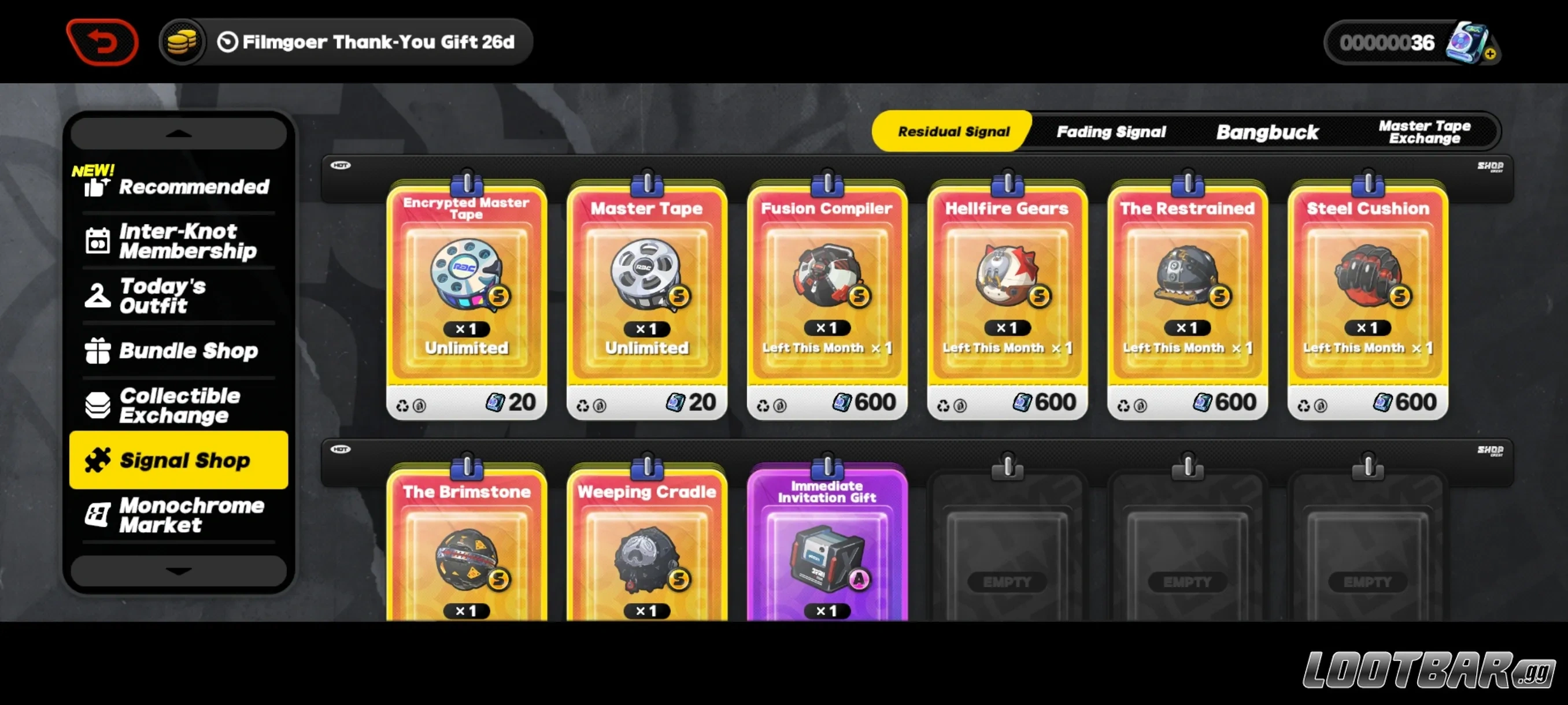This screenshot has height=705, width=1568.
Task: Select the Signal Shop menu entry
Action: 177,460
